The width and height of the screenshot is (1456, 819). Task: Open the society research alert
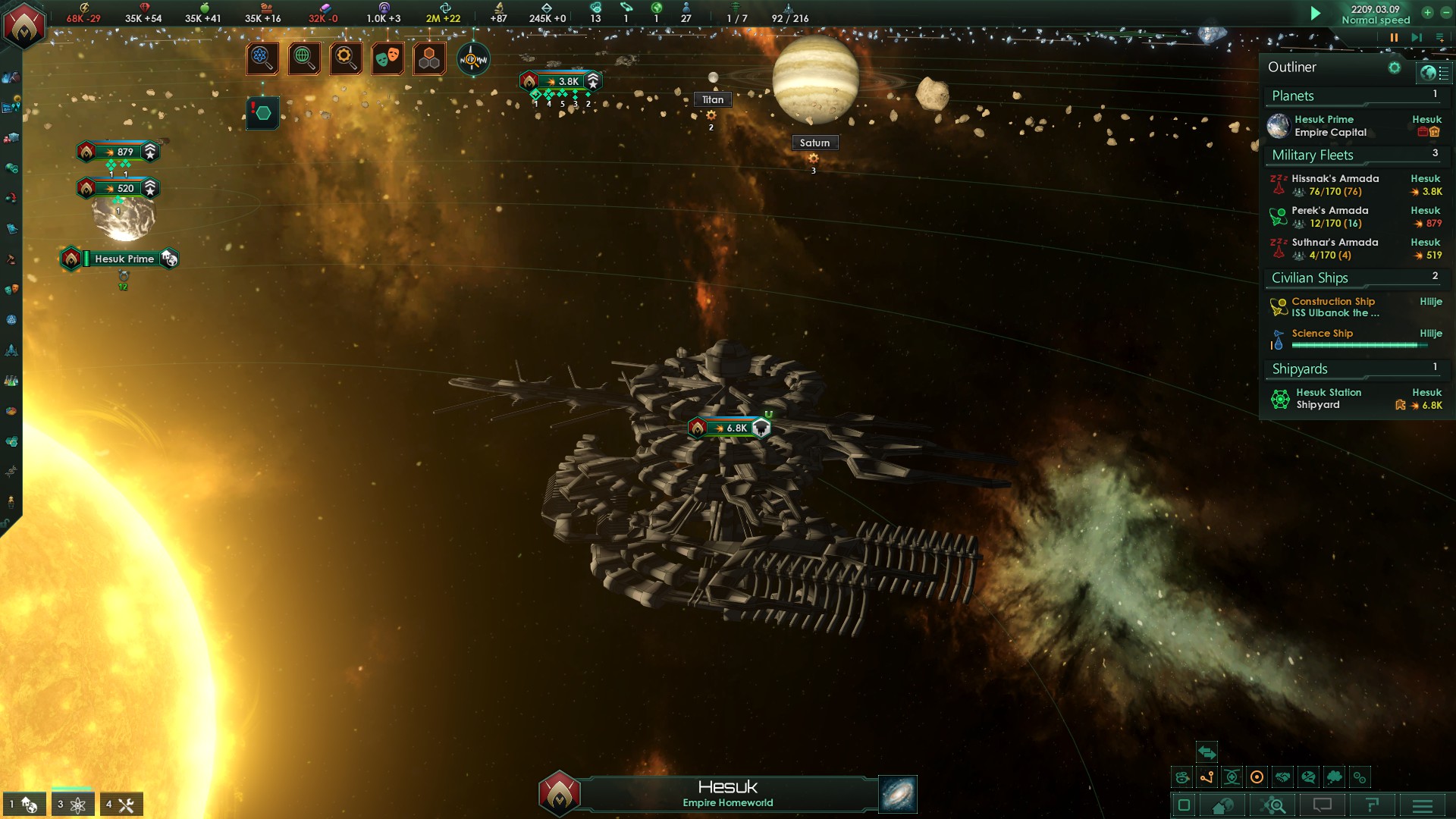304,58
